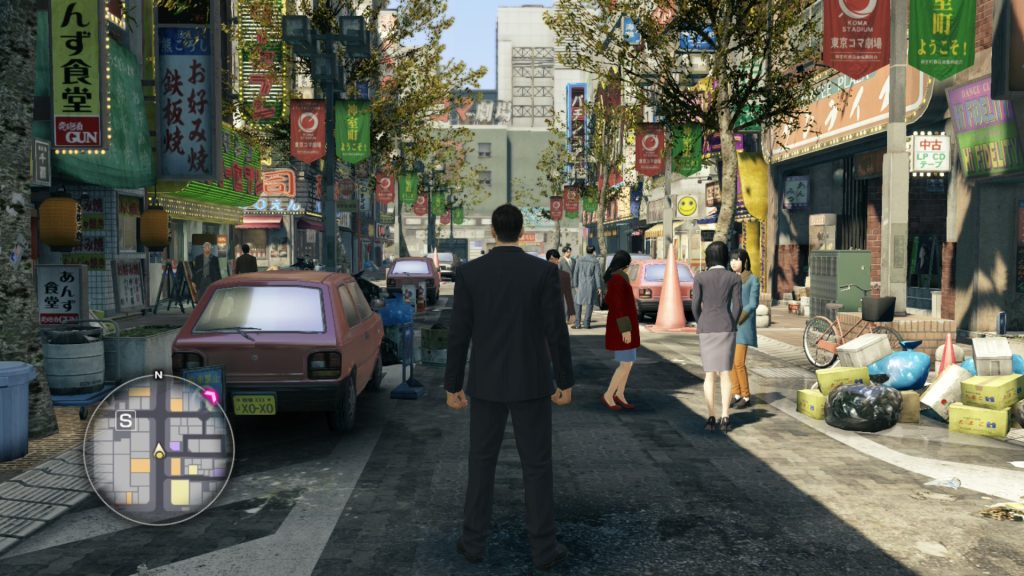The width and height of the screenshot is (1024, 576).
Task: Click the pink objective arrow on minimap
Action: point(211,397)
